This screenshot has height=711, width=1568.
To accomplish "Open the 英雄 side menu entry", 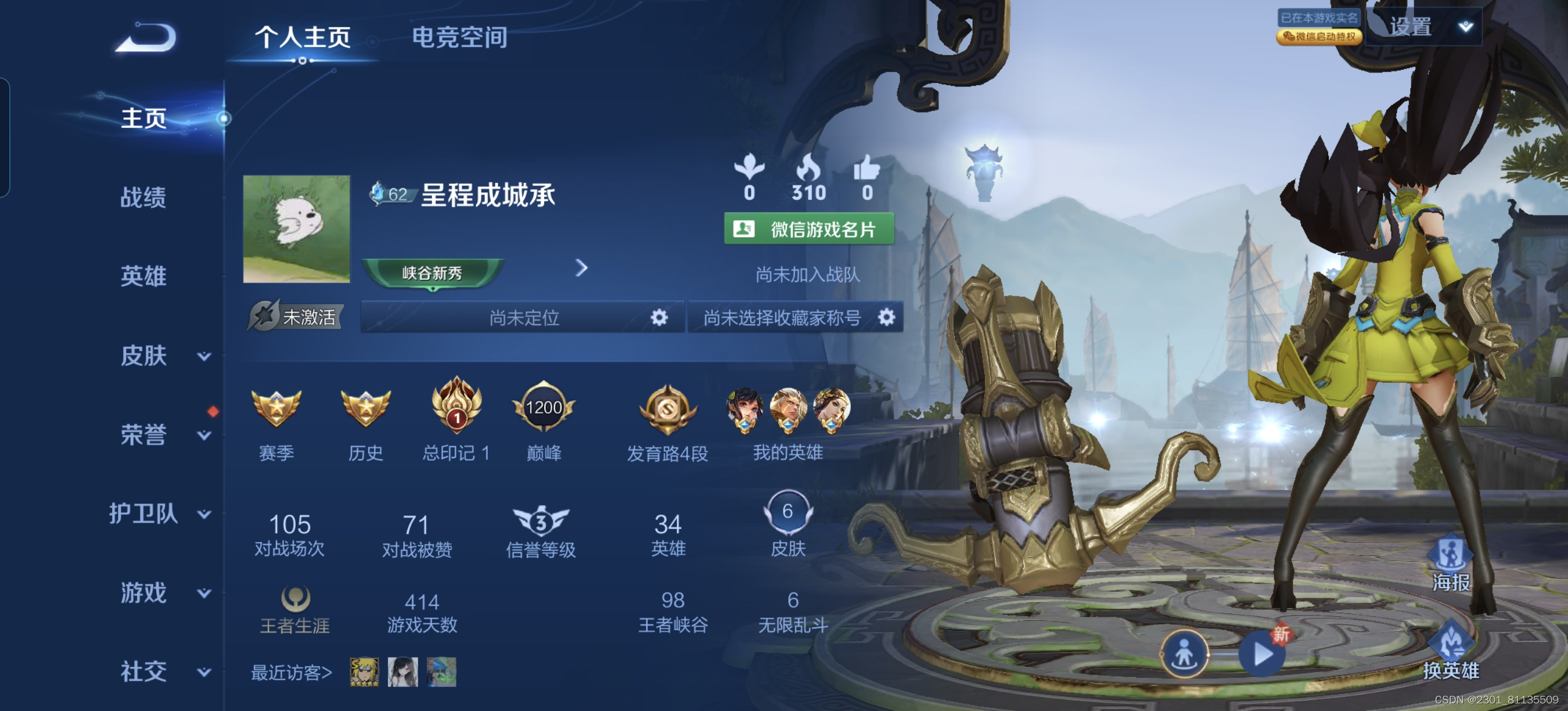I will pos(143,276).
